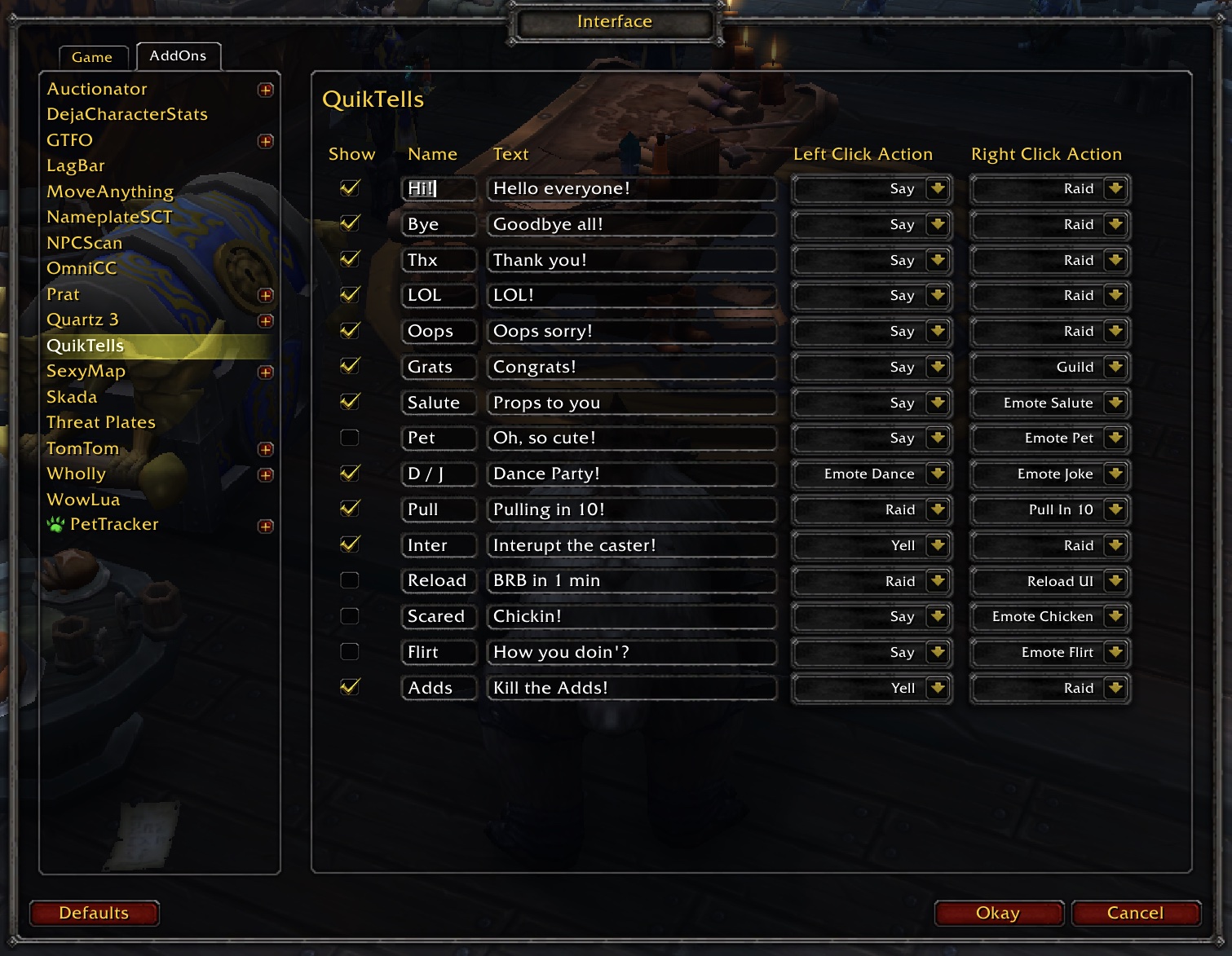Enable the Show checkbox for Pet

pos(350,438)
